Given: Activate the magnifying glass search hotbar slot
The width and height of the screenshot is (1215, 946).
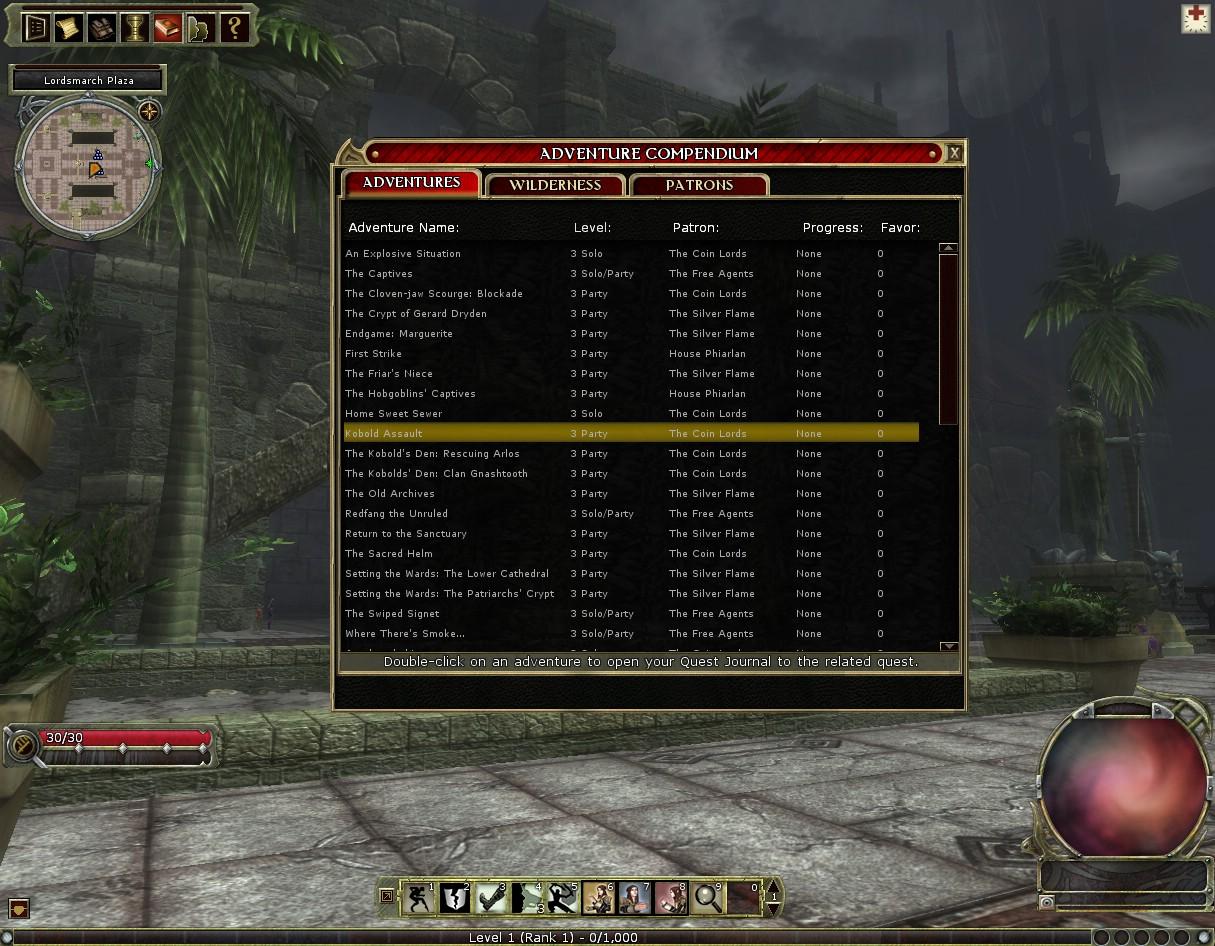Looking at the screenshot, I should click(x=707, y=897).
